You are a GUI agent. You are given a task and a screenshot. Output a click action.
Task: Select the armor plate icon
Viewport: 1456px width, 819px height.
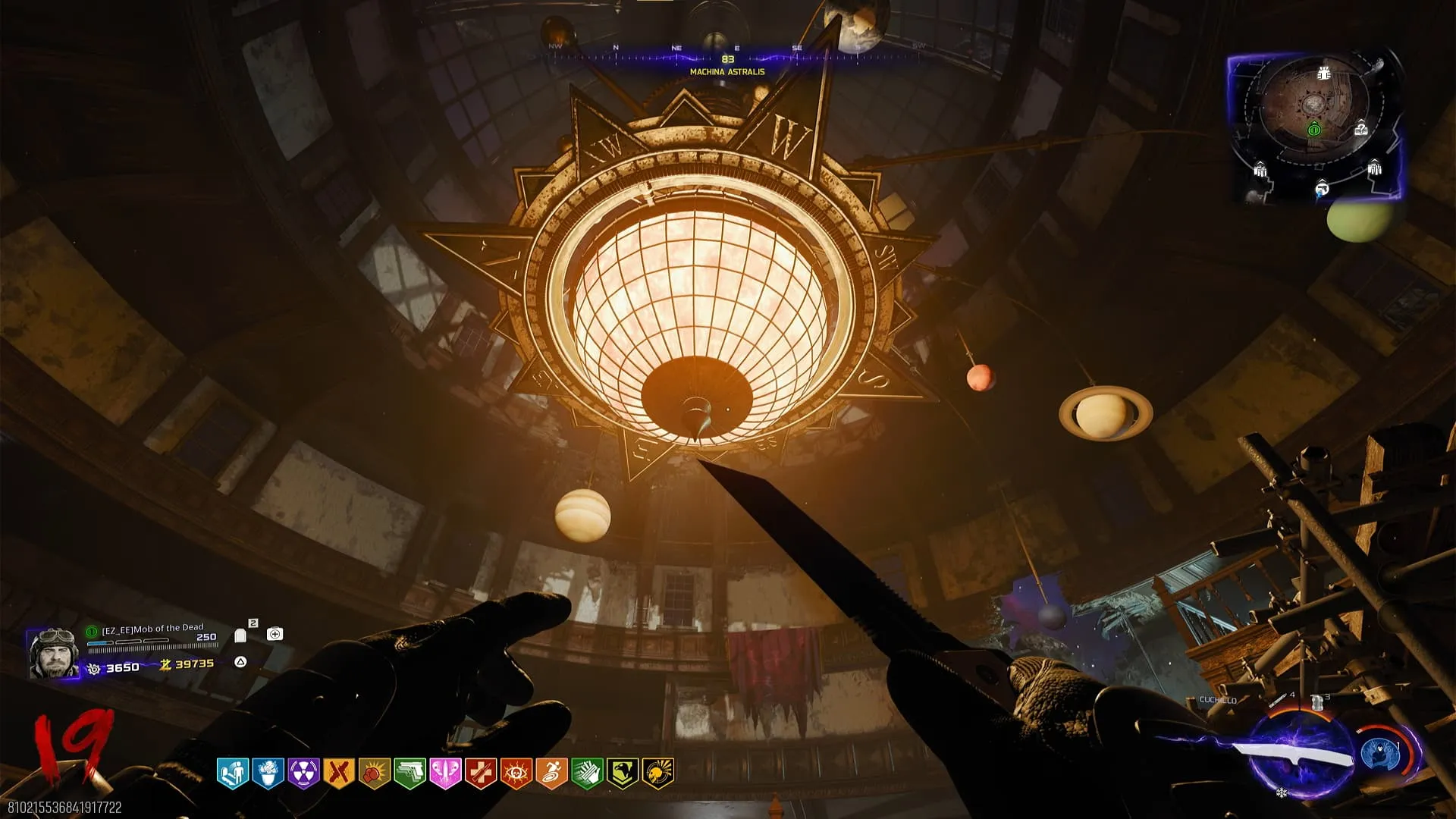tap(241, 635)
